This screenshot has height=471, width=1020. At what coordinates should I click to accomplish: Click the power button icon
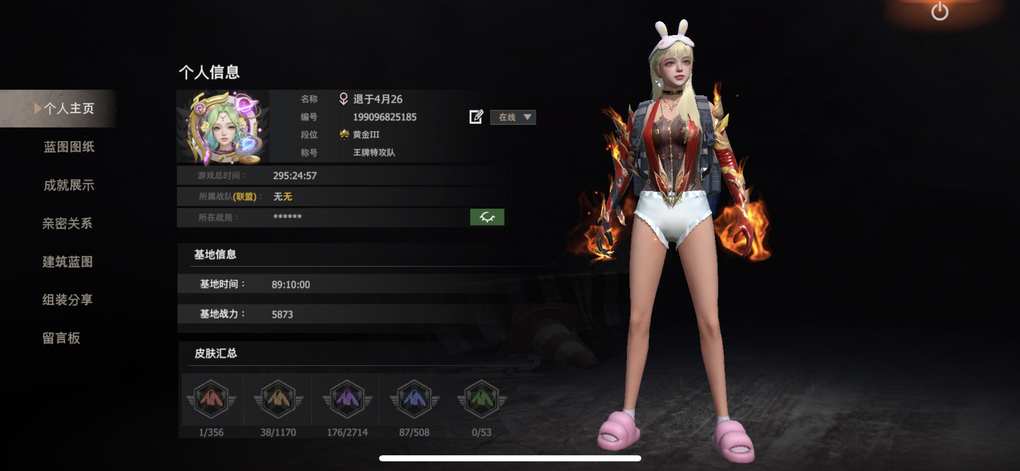point(939,12)
